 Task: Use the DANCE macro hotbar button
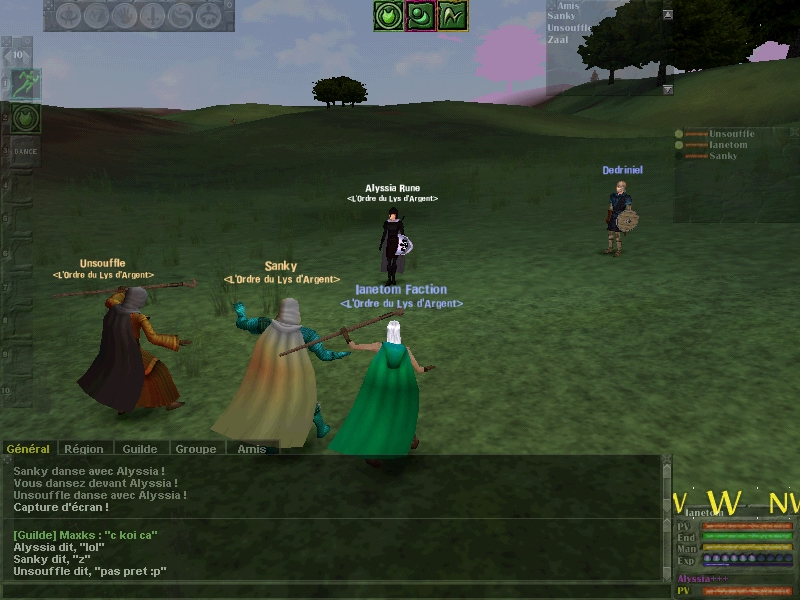[x=25, y=151]
